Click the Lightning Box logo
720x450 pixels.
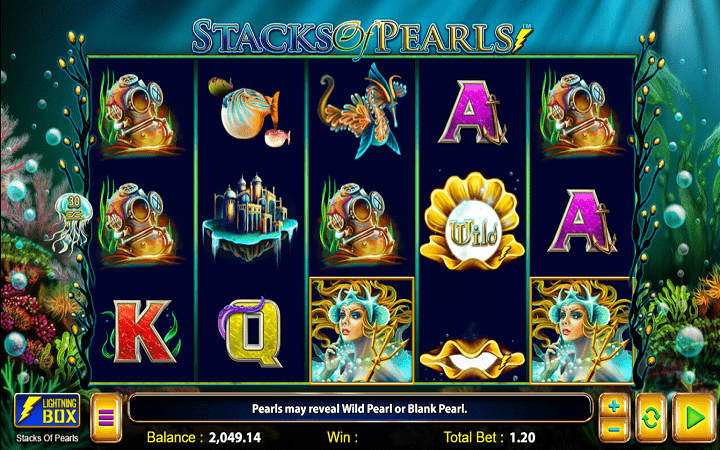coord(47,412)
